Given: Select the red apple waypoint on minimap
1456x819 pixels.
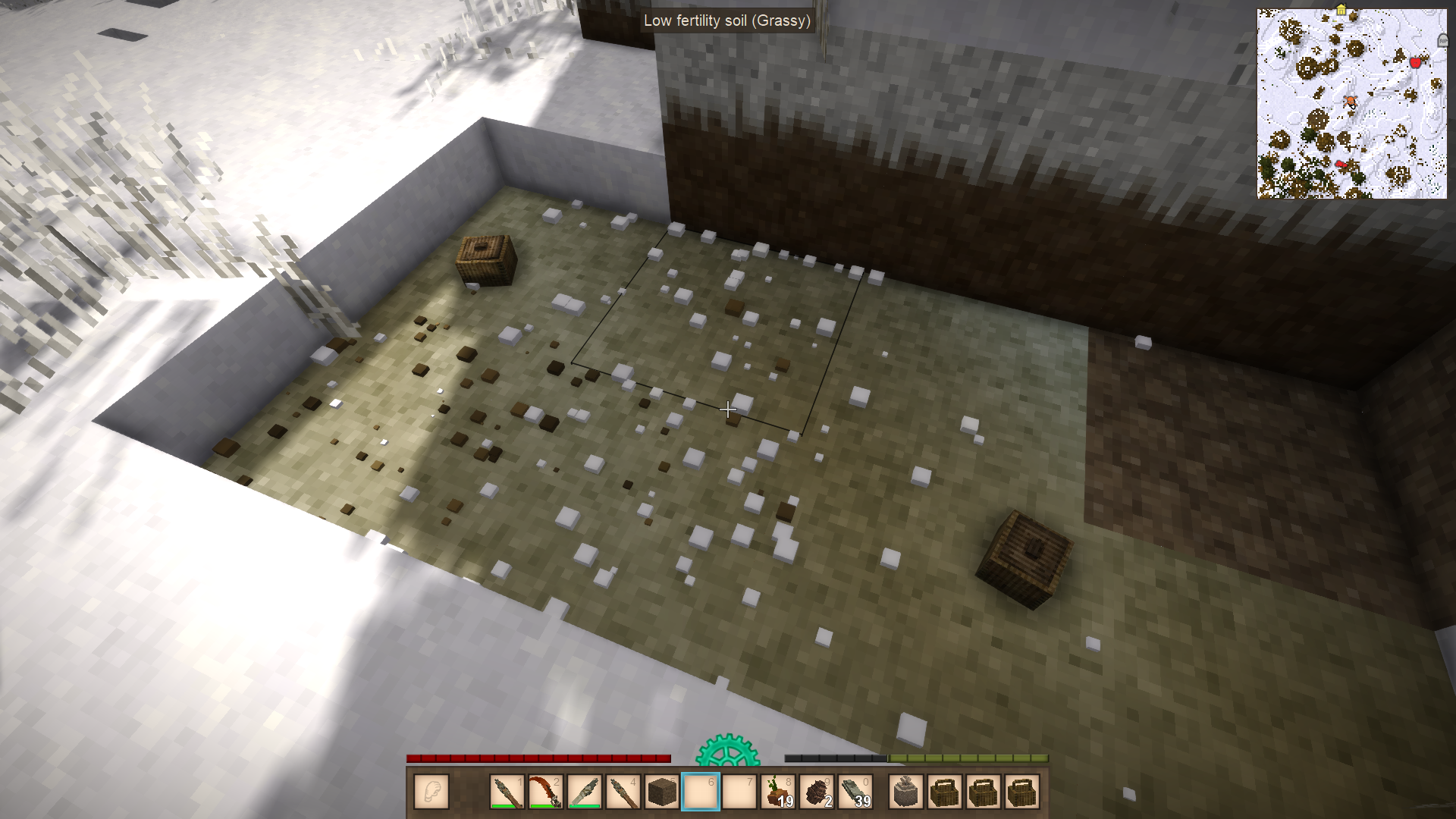Looking at the screenshot, I should click(x=1415, y=63).
